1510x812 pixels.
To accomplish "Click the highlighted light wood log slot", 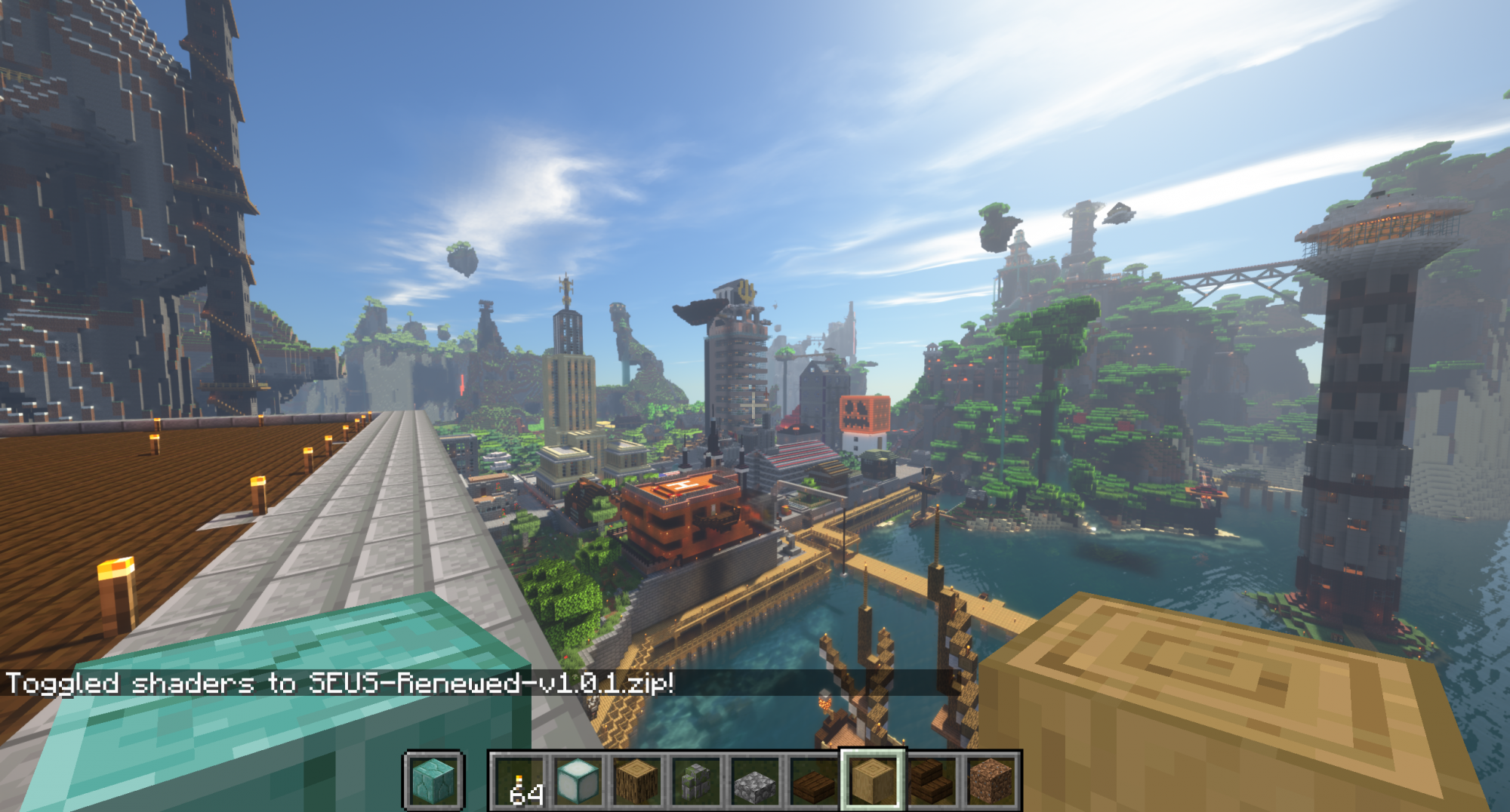I will 873,781.
